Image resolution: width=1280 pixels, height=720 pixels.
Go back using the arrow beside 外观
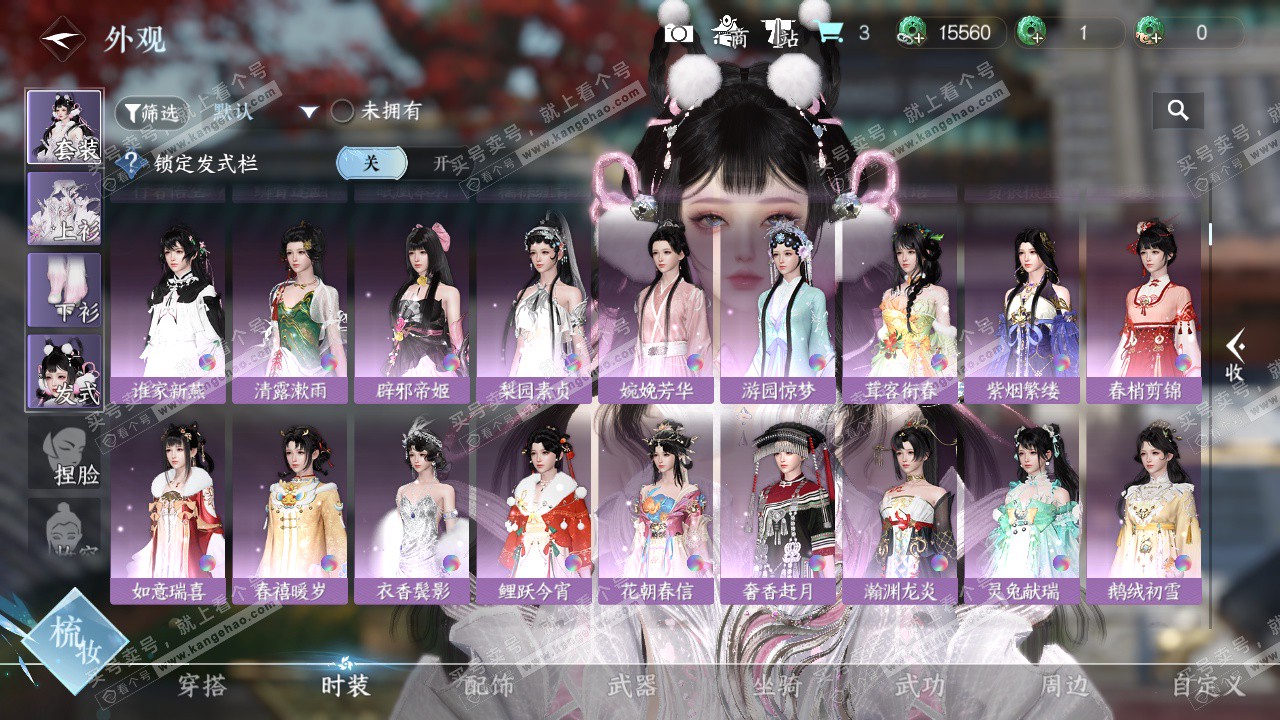point(62,39)
